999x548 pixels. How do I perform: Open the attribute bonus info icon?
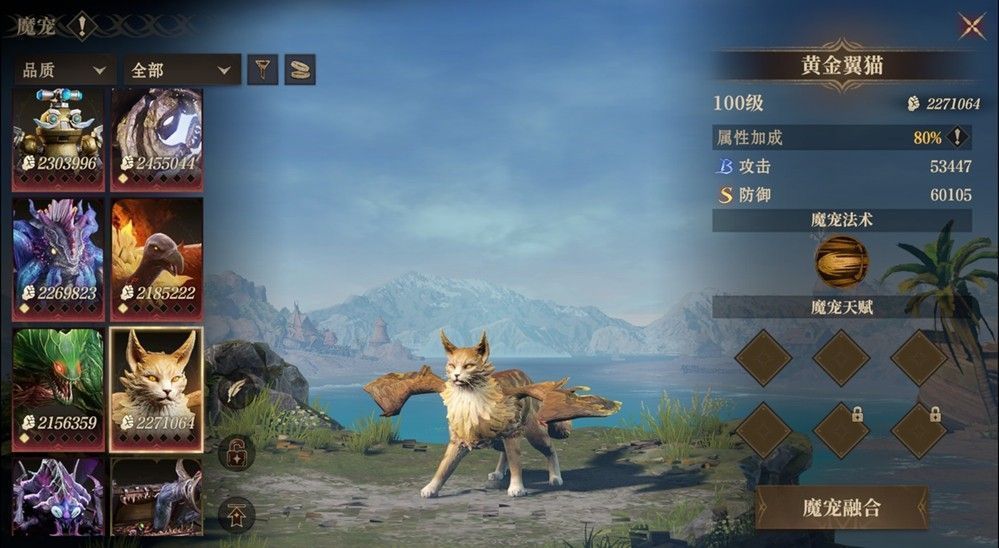click(x=958, y=138)
